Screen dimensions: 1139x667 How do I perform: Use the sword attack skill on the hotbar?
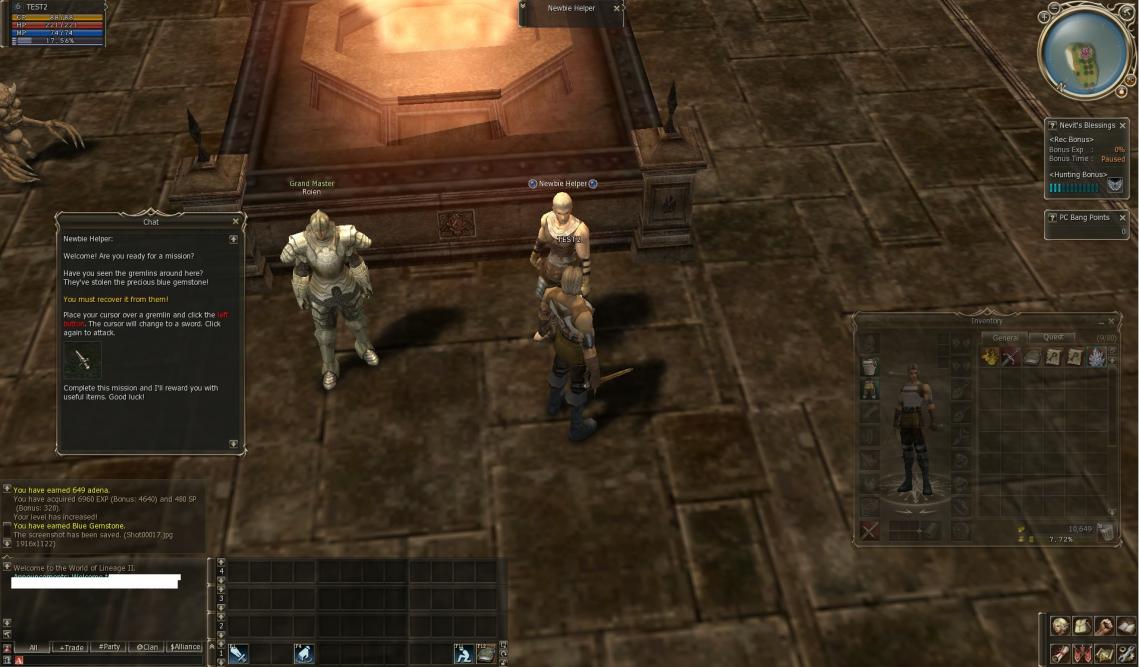point(238,653)
